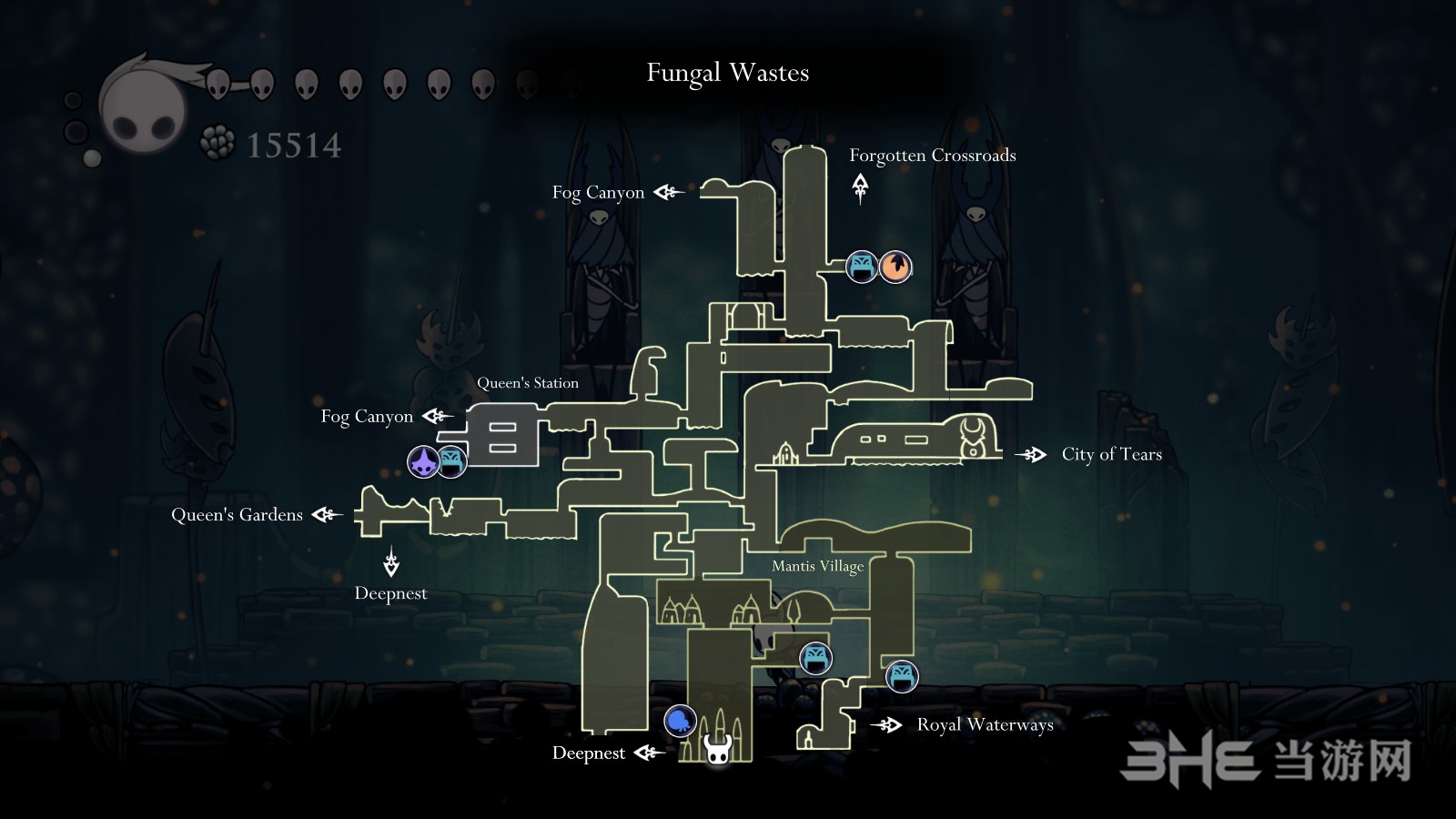Select the Deepnest label below Queen's Gardens
This screenshot has height=819, width=1456.
click(390, 593)
